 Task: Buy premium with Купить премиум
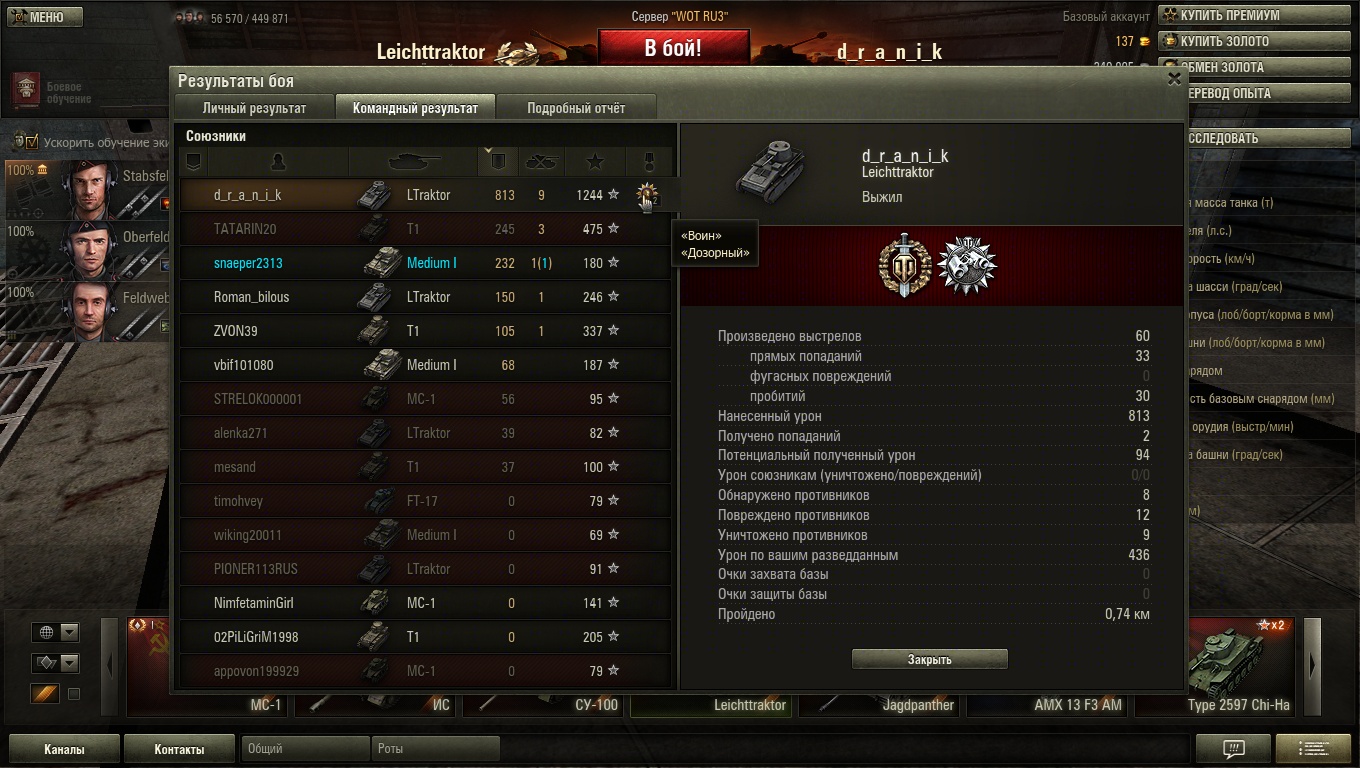point(1219,16)
